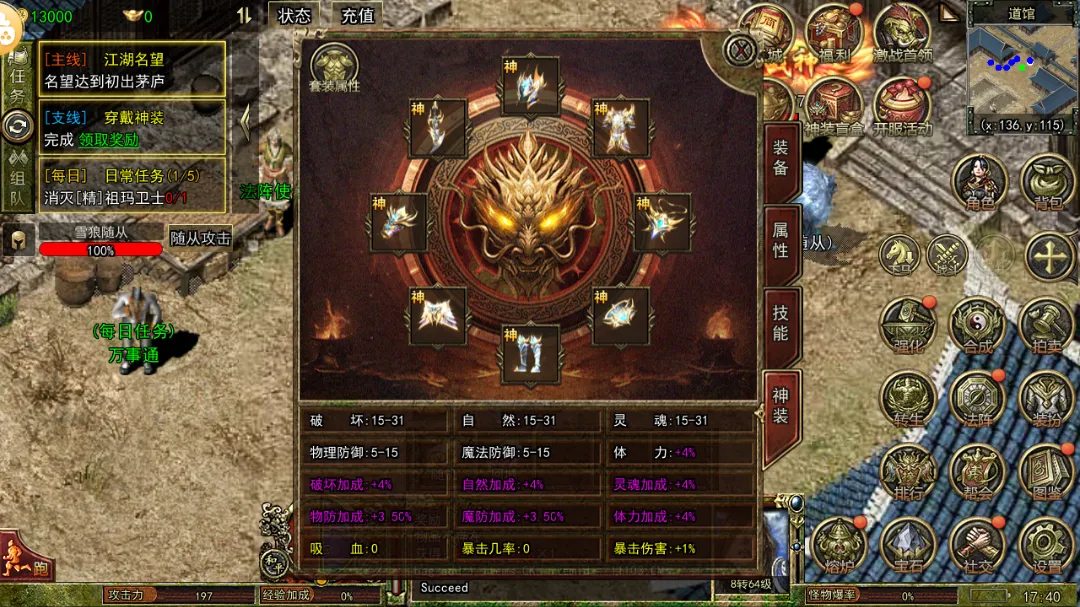Viewport: 1080px width, 607px height.
Task: Open the 属性 attributes tab
Action: (780, 240)
